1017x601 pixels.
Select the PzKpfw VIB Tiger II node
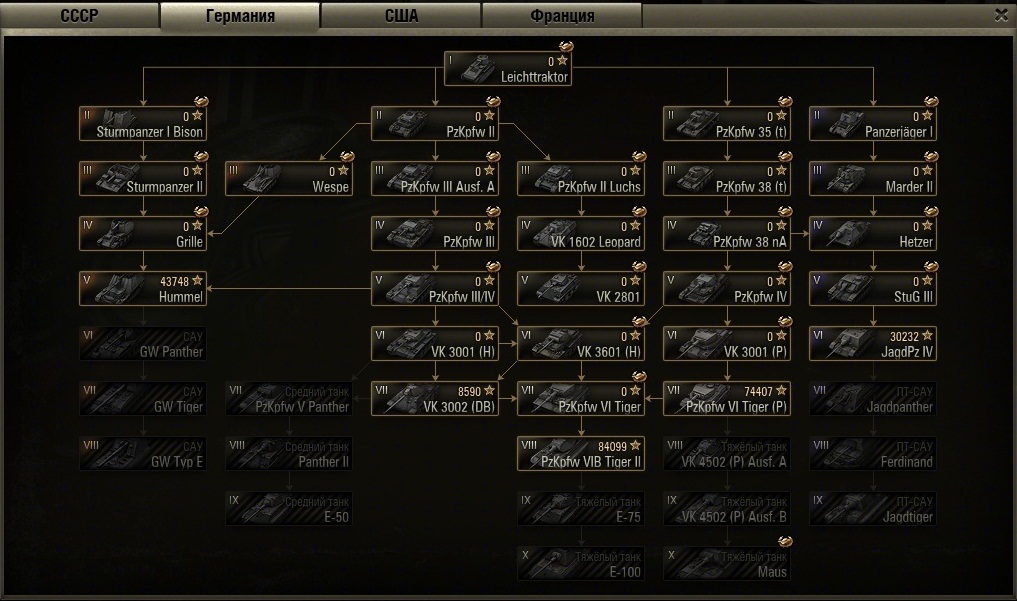tap(581, 453)
